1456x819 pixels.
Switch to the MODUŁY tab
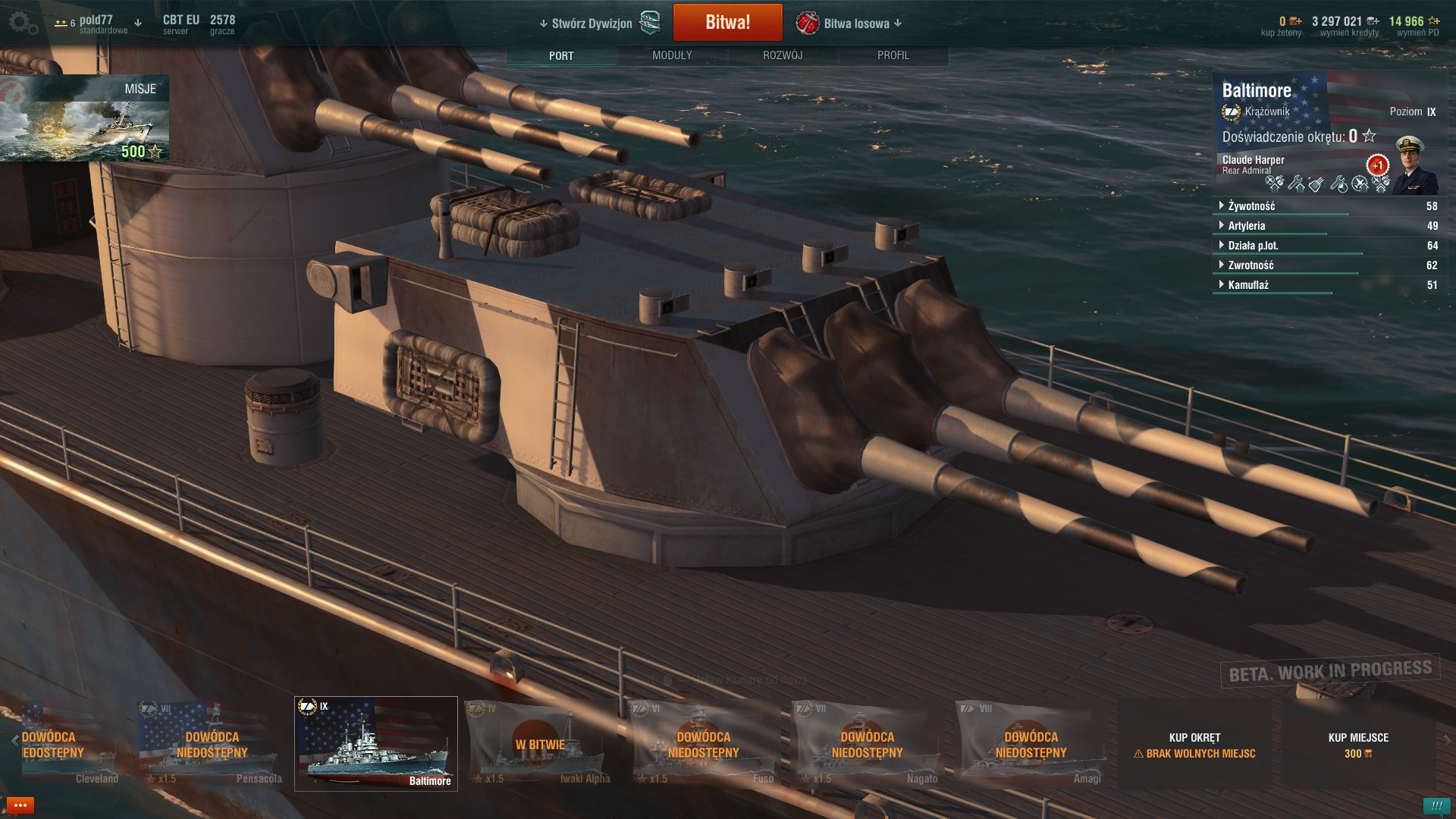click(x=672, y=55)
